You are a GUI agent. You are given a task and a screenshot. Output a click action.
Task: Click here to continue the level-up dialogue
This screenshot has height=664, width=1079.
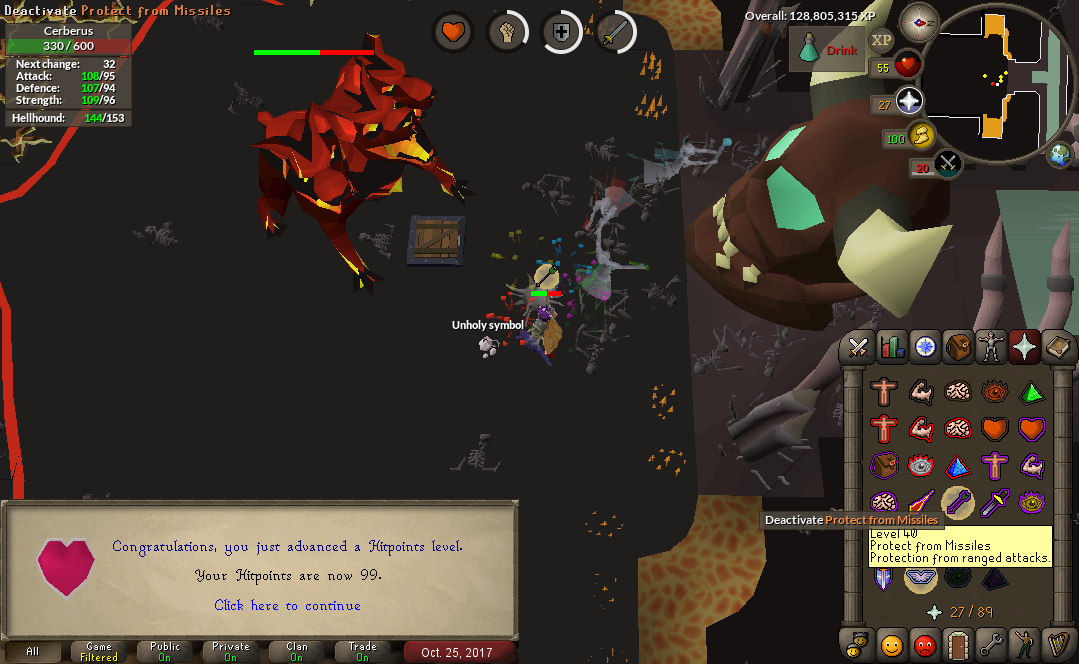(x=287, y=605)
